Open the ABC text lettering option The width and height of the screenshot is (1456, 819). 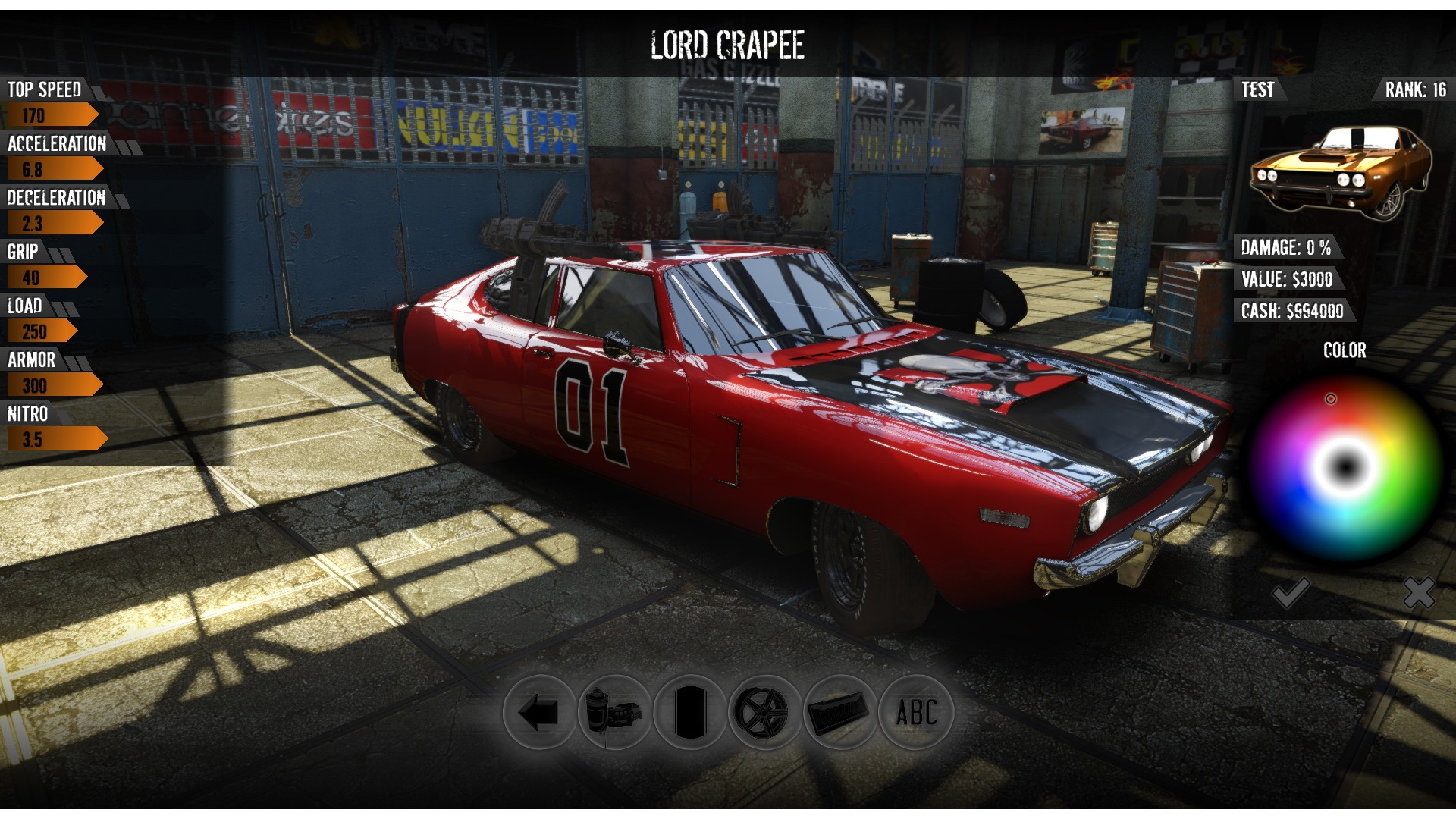point(915,713)
